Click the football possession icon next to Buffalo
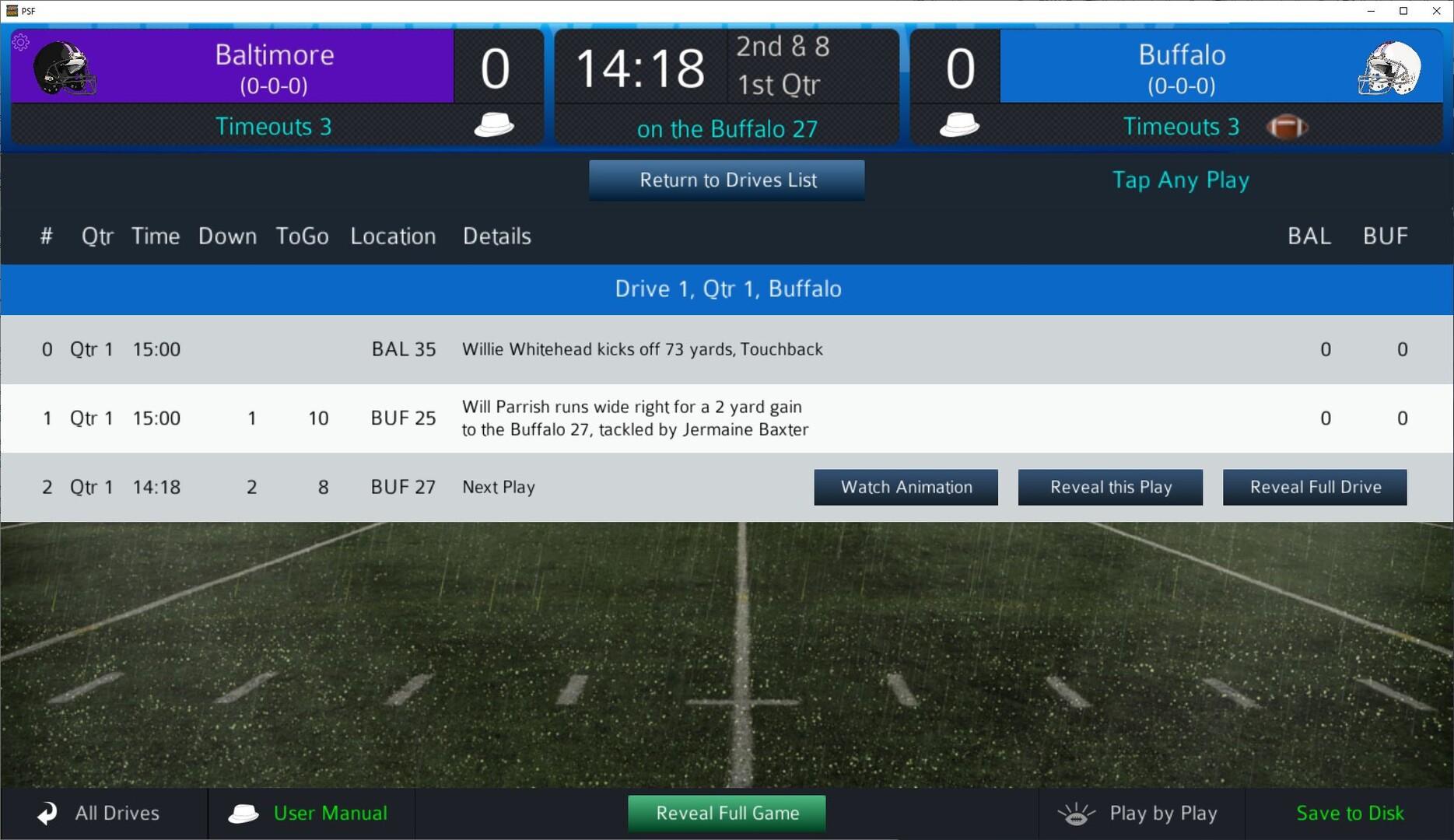This screenshot has width=1454, height=840. tap(1288, 127)
